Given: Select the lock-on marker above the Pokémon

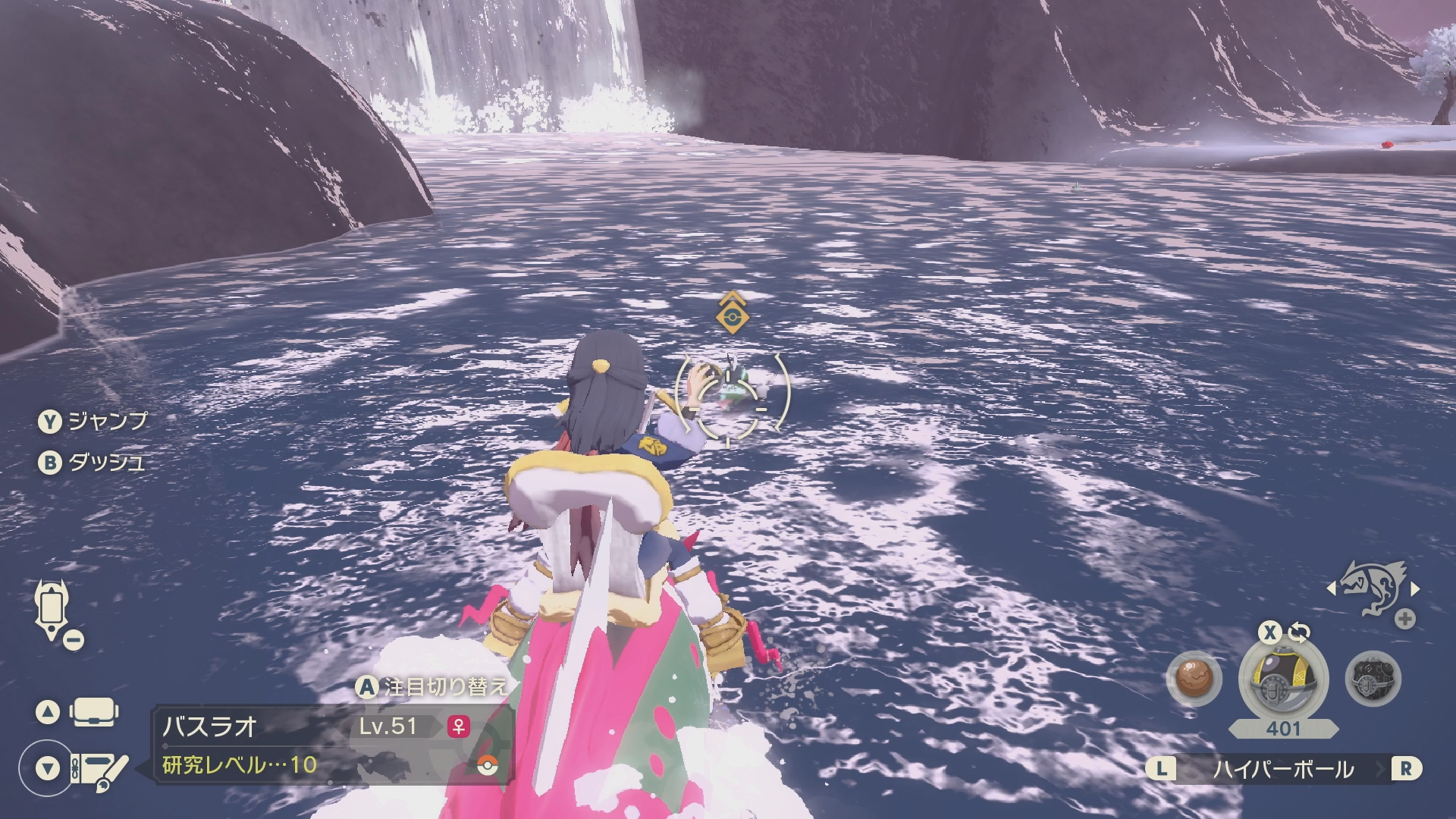Looking at the screenshot, I should coord(733,313).
